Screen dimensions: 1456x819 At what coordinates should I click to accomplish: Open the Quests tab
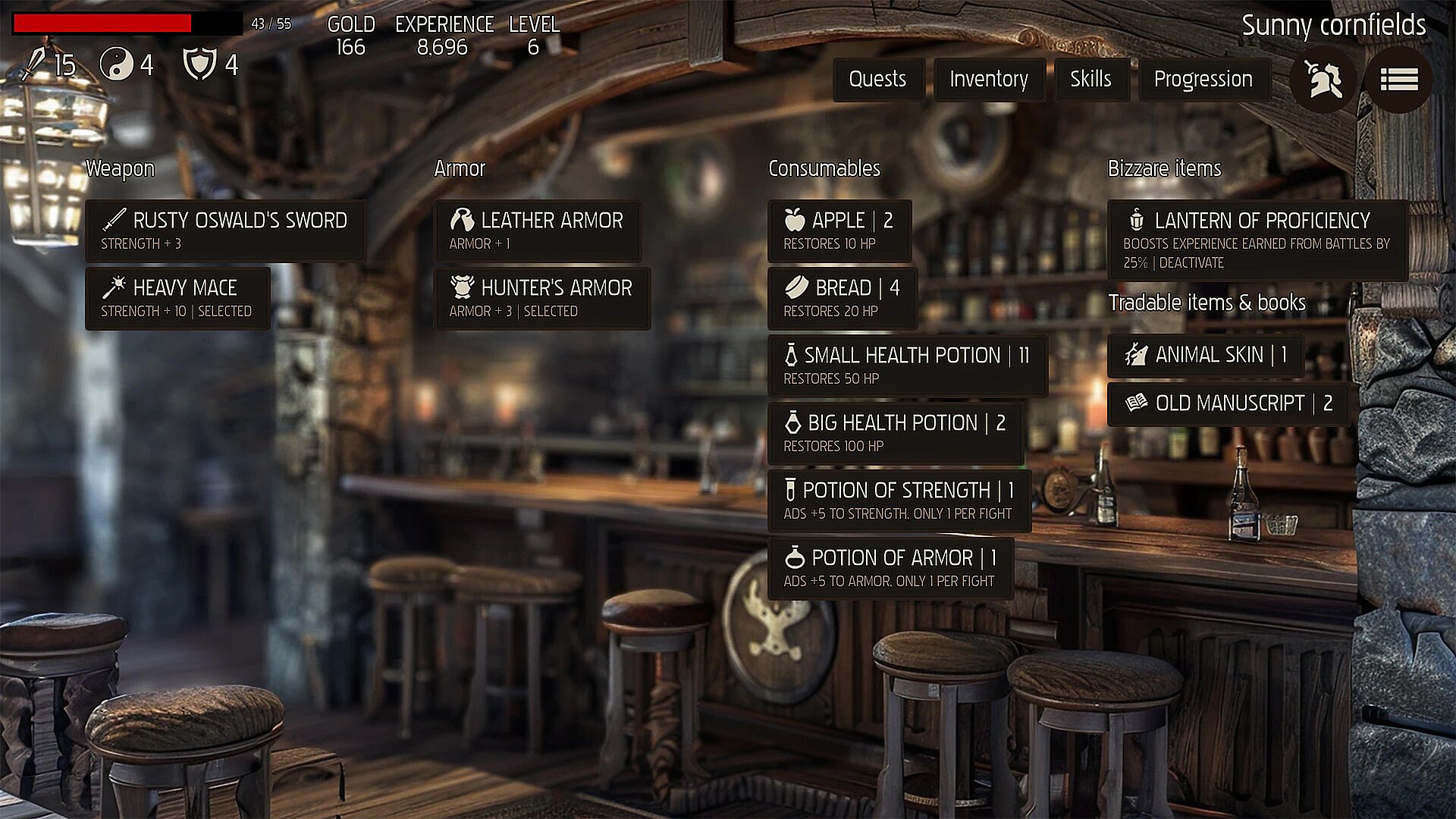[878, 80]
